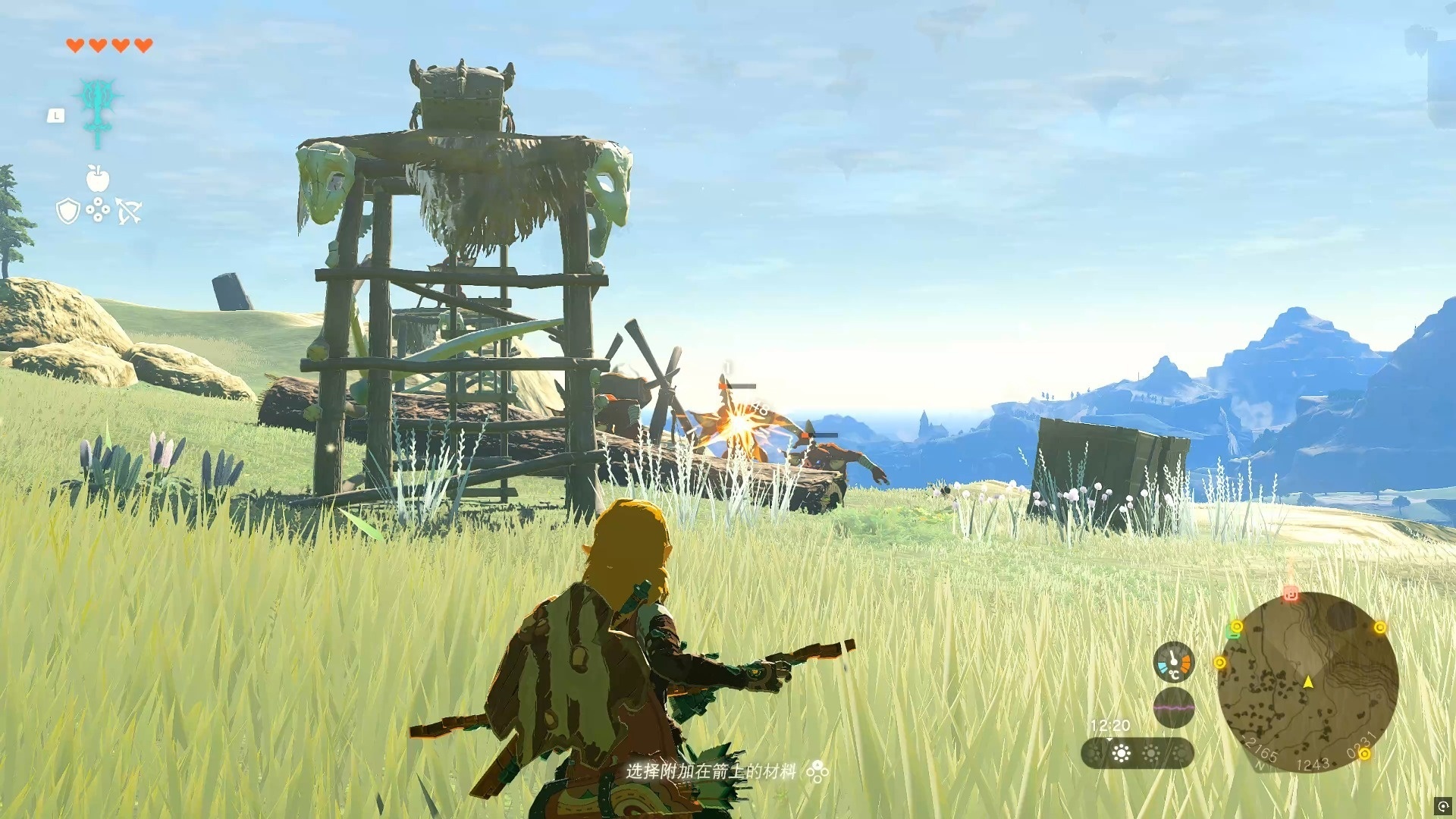Select the teal ability icon

[98, 108]
